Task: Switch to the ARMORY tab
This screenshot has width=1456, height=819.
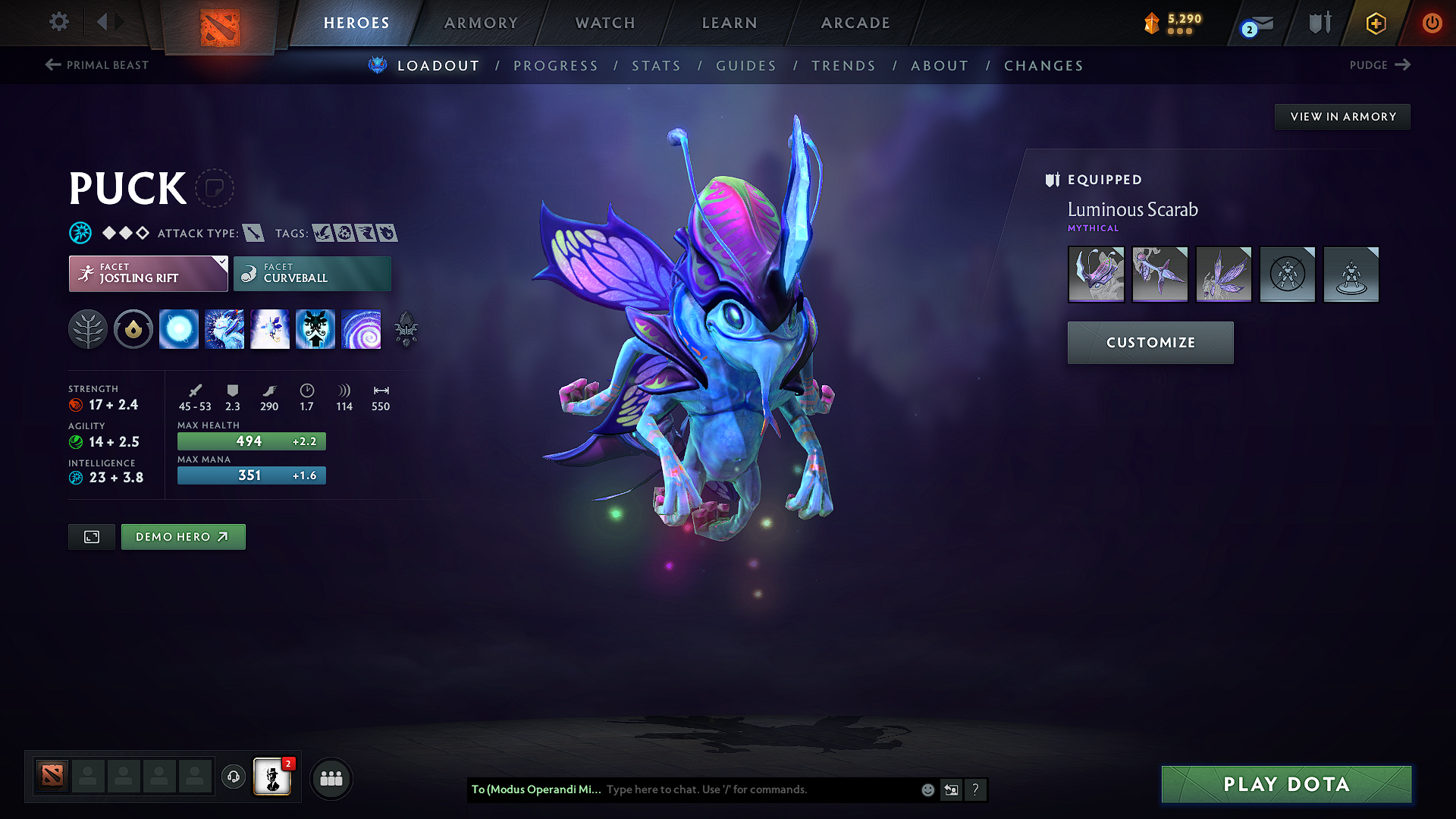Action: point(481,23)
